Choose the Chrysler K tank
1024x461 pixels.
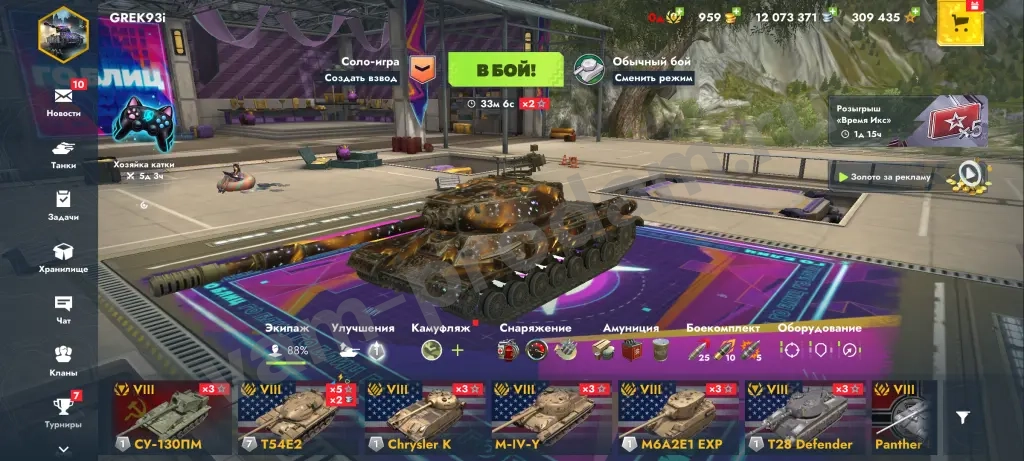[424, 416]
